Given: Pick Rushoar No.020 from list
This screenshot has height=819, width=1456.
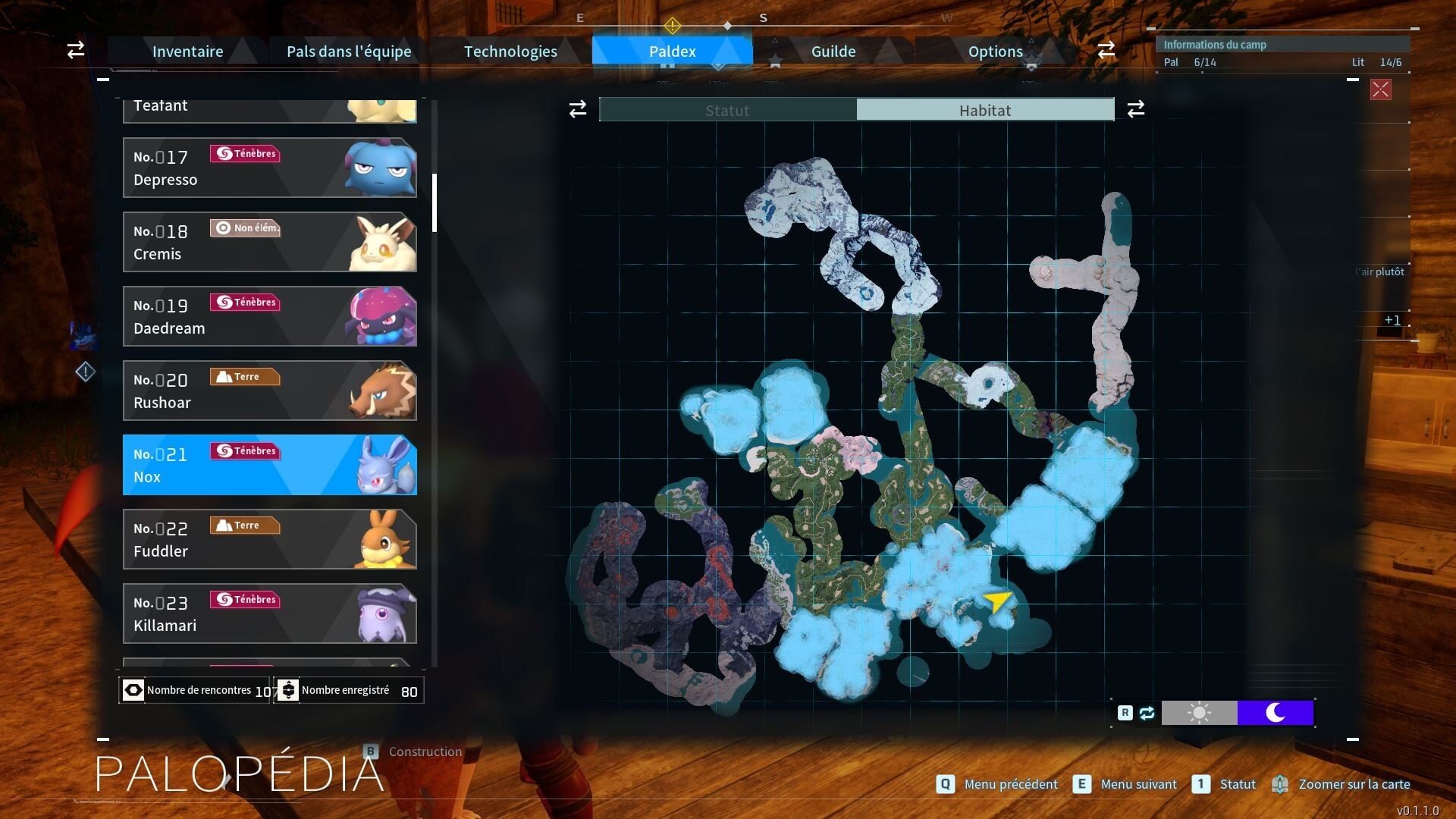Looking at the screenshot, I should coord(269,391).
